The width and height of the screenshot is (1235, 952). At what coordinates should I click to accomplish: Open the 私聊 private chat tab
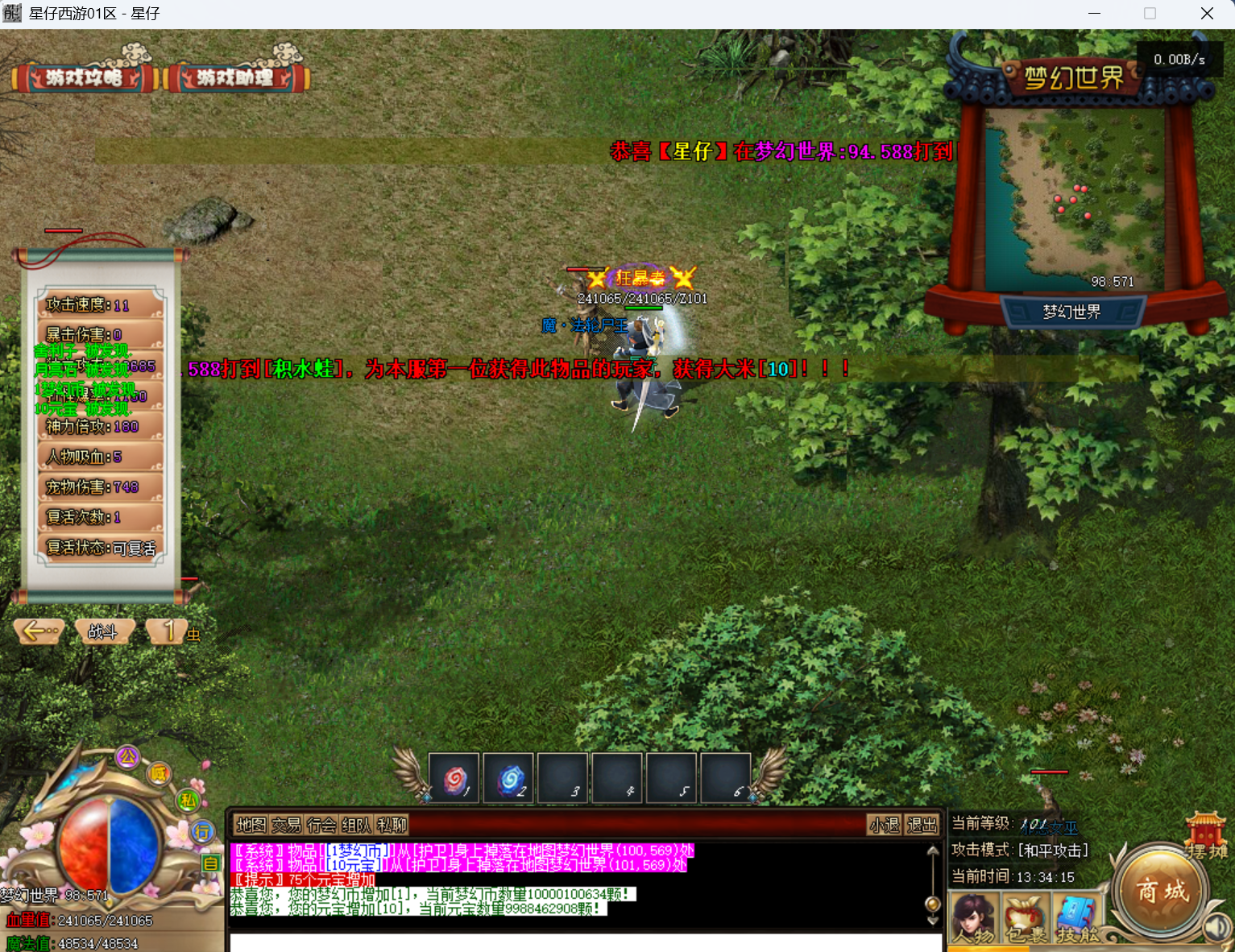(x=392, y=825)
